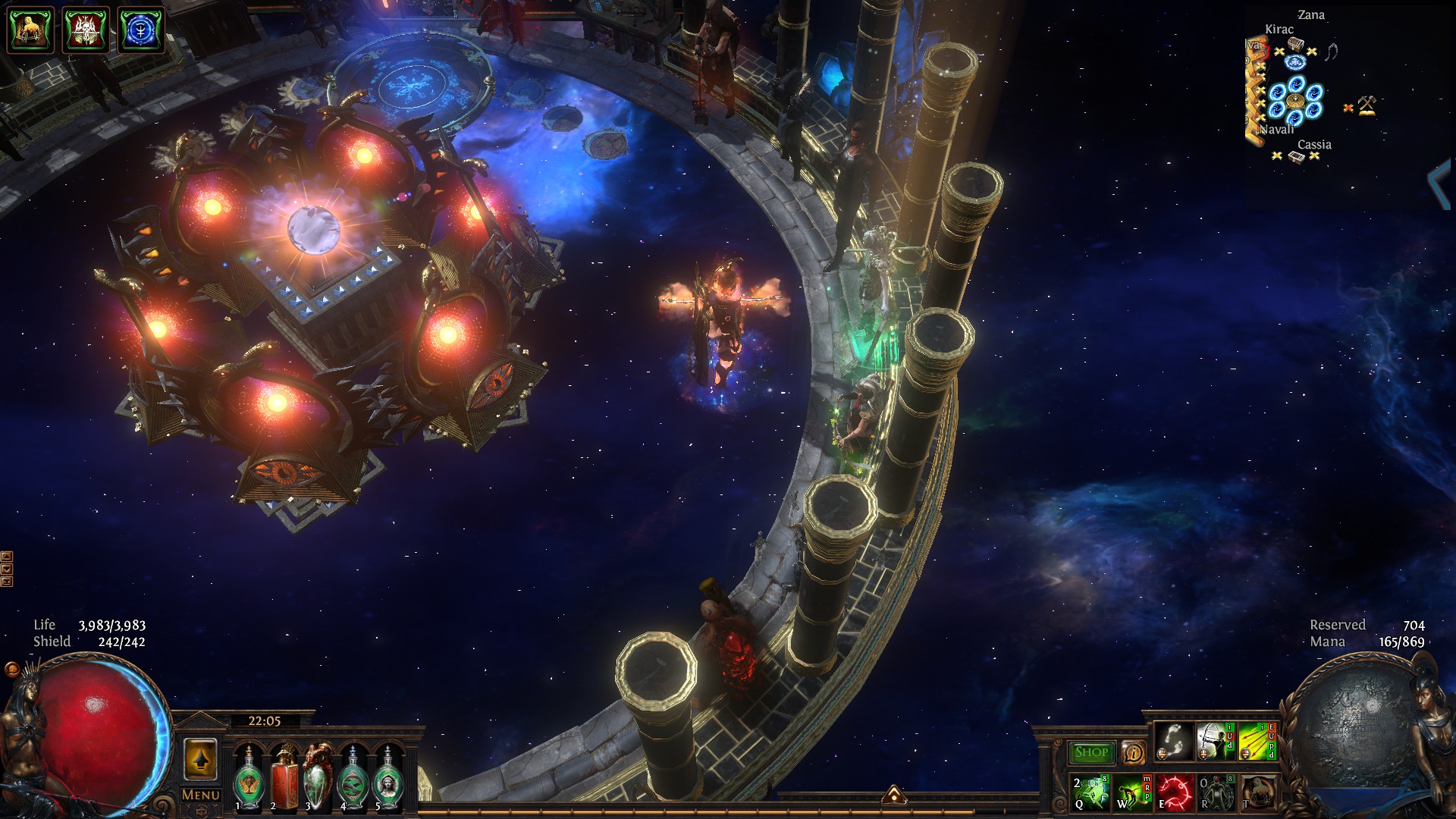Viewport: 1456px width, 819px height.
Task: Select the yellow-green arrow volley skill
Action: point(1257,742)
